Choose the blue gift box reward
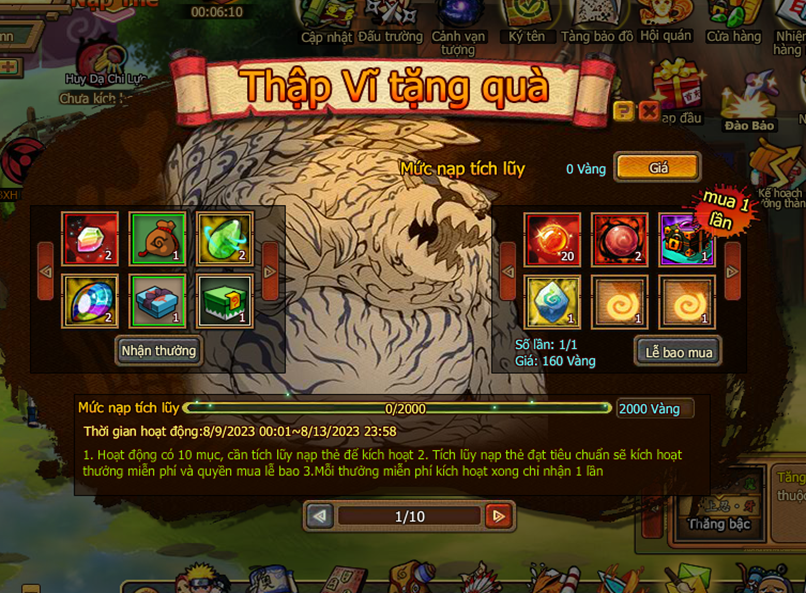806x593 pixels. (x=157, y=301)
